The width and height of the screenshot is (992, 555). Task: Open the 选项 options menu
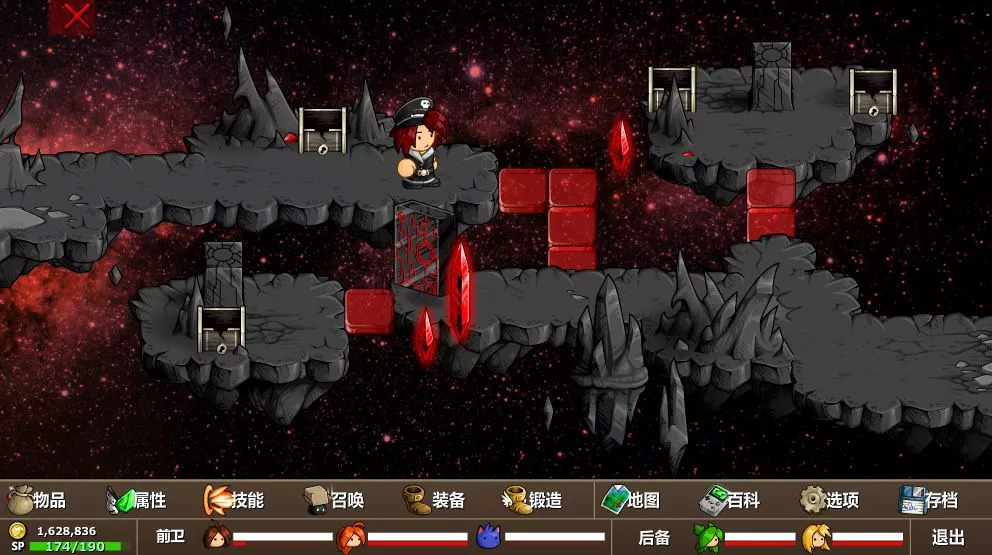pyautogui.click(x=830, y=500)
